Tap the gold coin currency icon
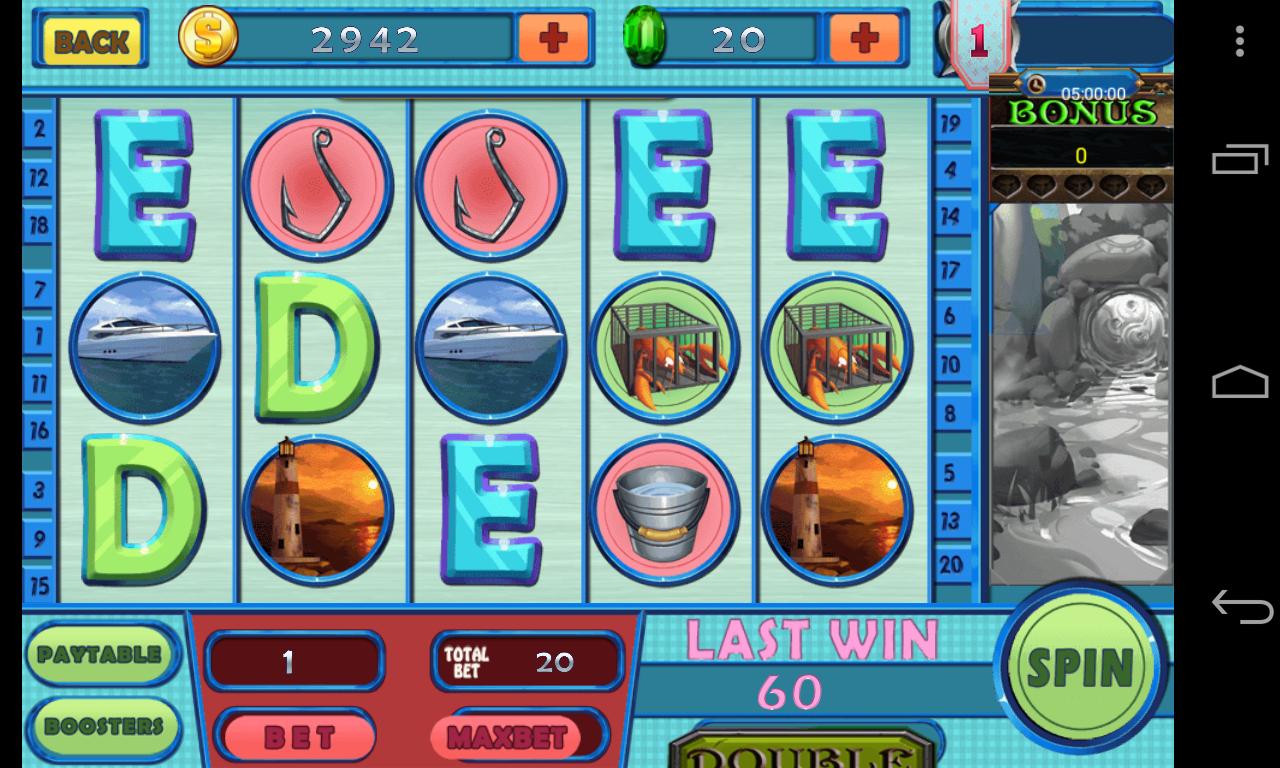Image resolution: width=1280 pixels, height=768 pixels. click(x=207, y=39)
